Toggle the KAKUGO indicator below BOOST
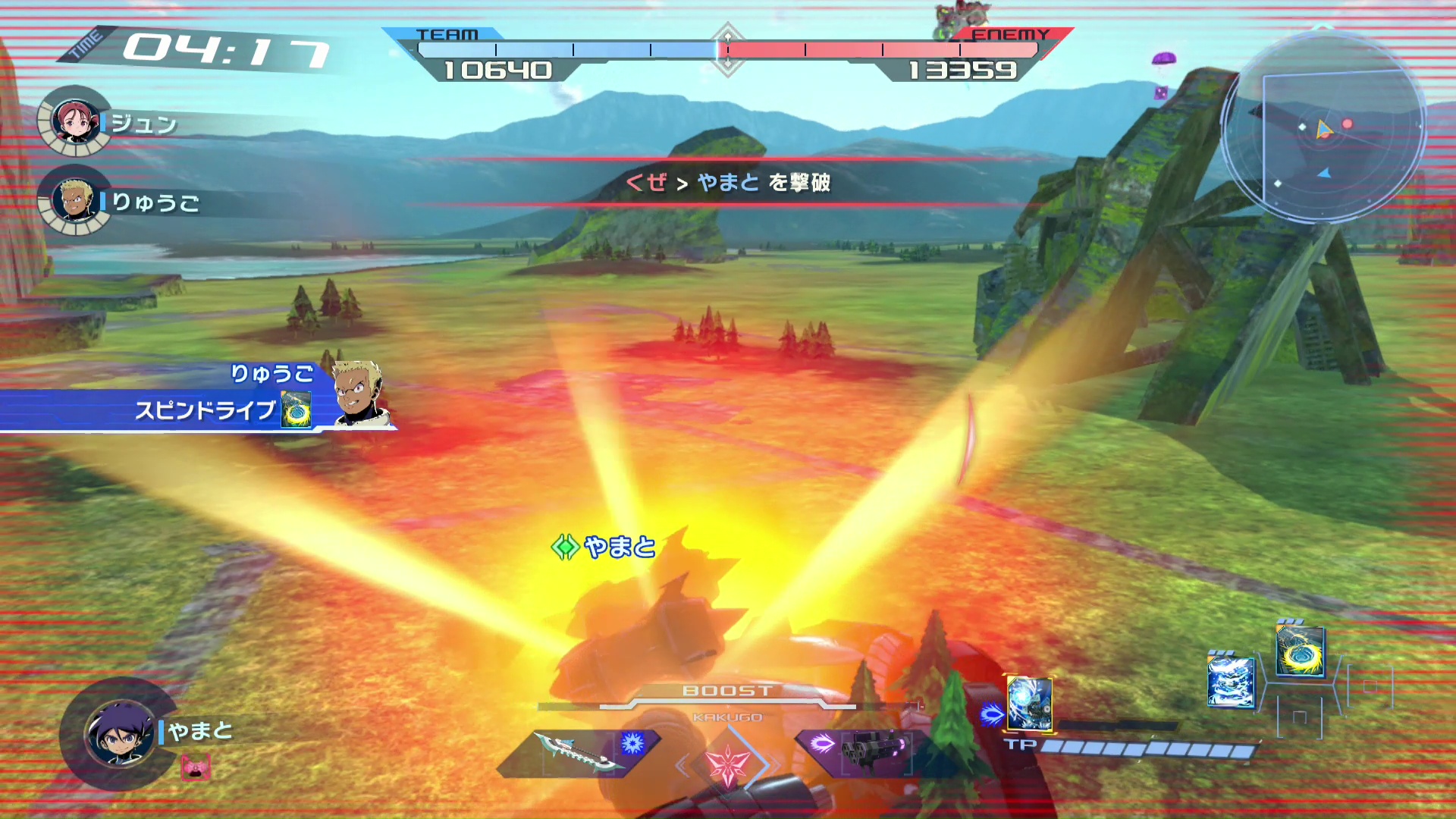This screenshot has height=819, width=1456. pyautogui.click(x=728, y=717)
